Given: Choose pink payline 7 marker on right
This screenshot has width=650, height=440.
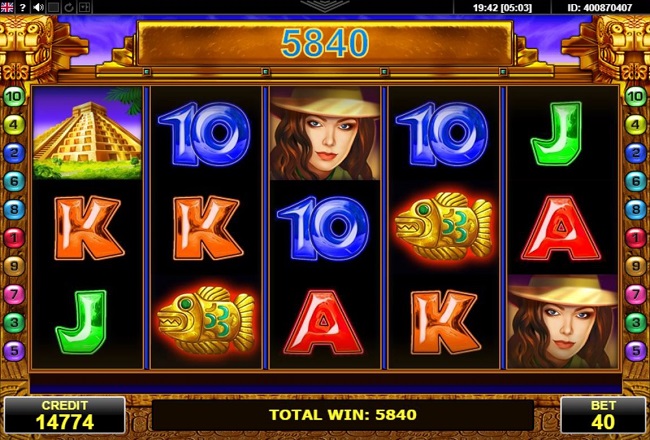Looking at the screenshot, I should click(634, 295).
